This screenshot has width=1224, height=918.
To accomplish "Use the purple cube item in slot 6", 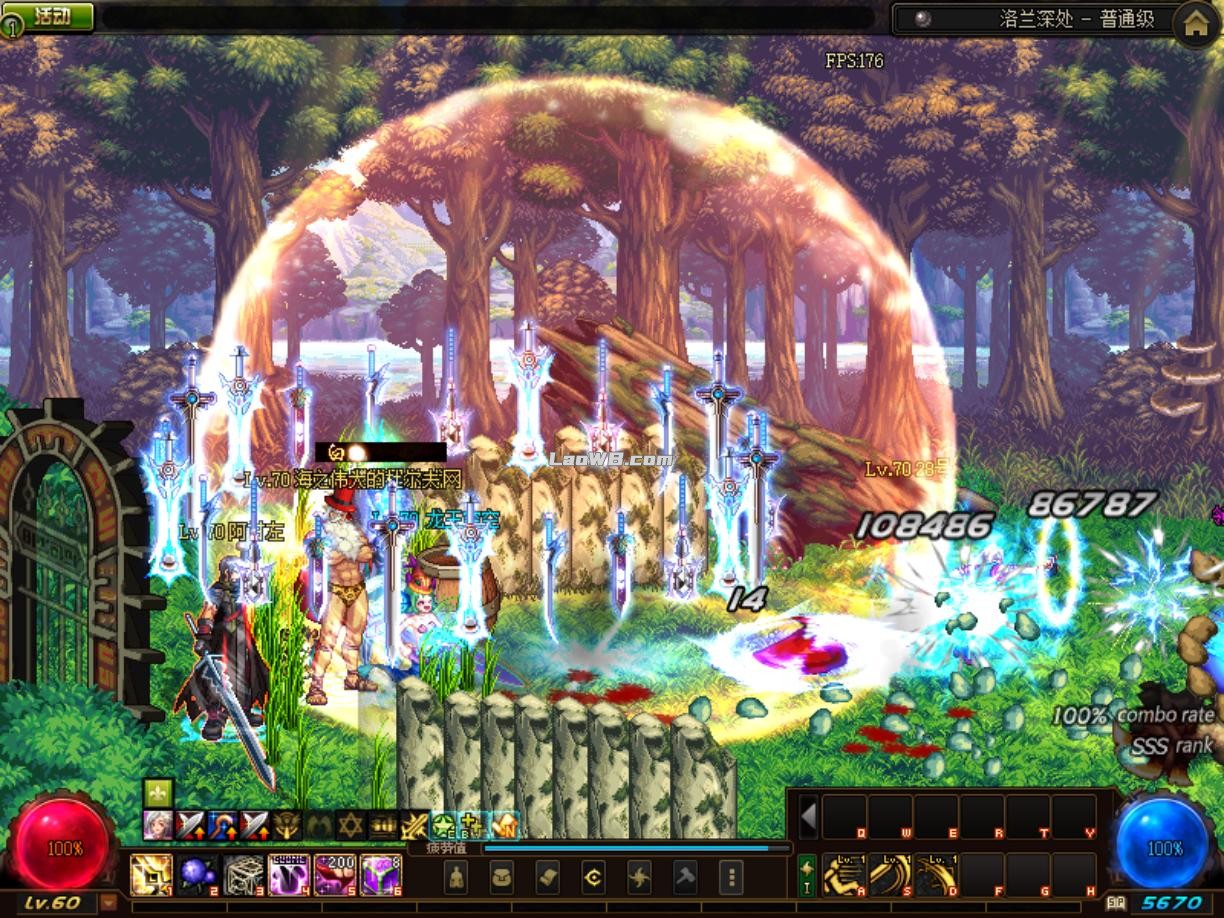I will (x=381, y=874).
